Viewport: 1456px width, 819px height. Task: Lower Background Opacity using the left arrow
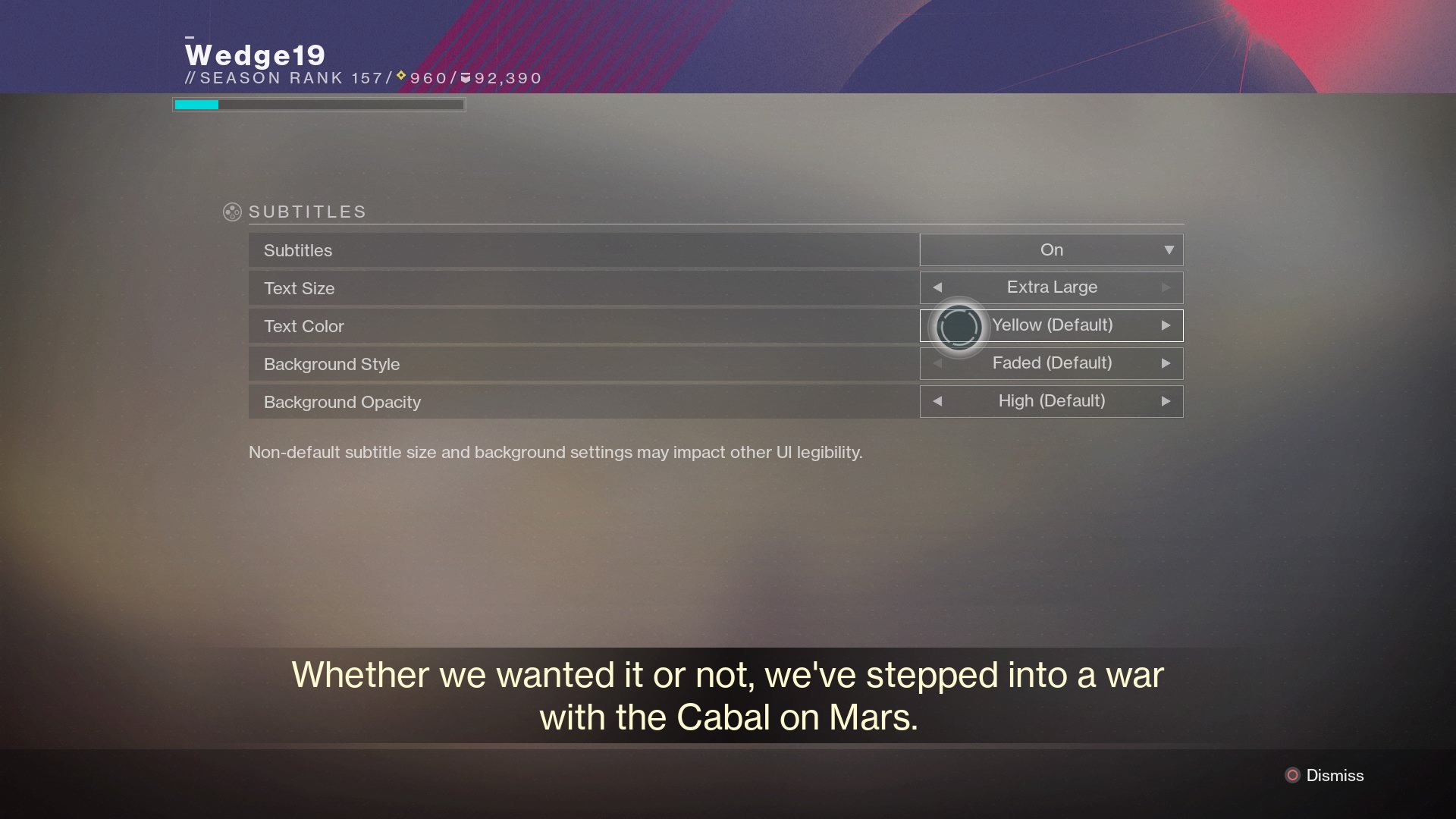pos(937,401)
